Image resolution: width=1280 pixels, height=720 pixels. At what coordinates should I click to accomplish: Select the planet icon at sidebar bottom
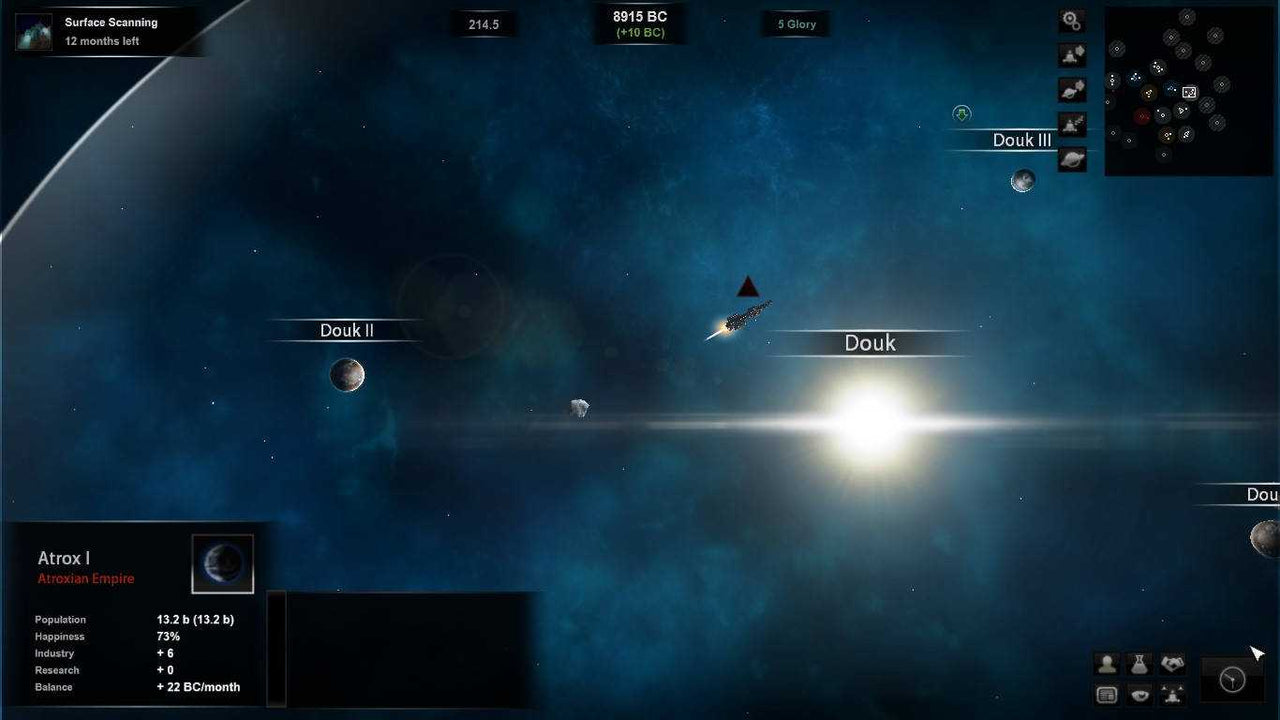coord(1071,158)
